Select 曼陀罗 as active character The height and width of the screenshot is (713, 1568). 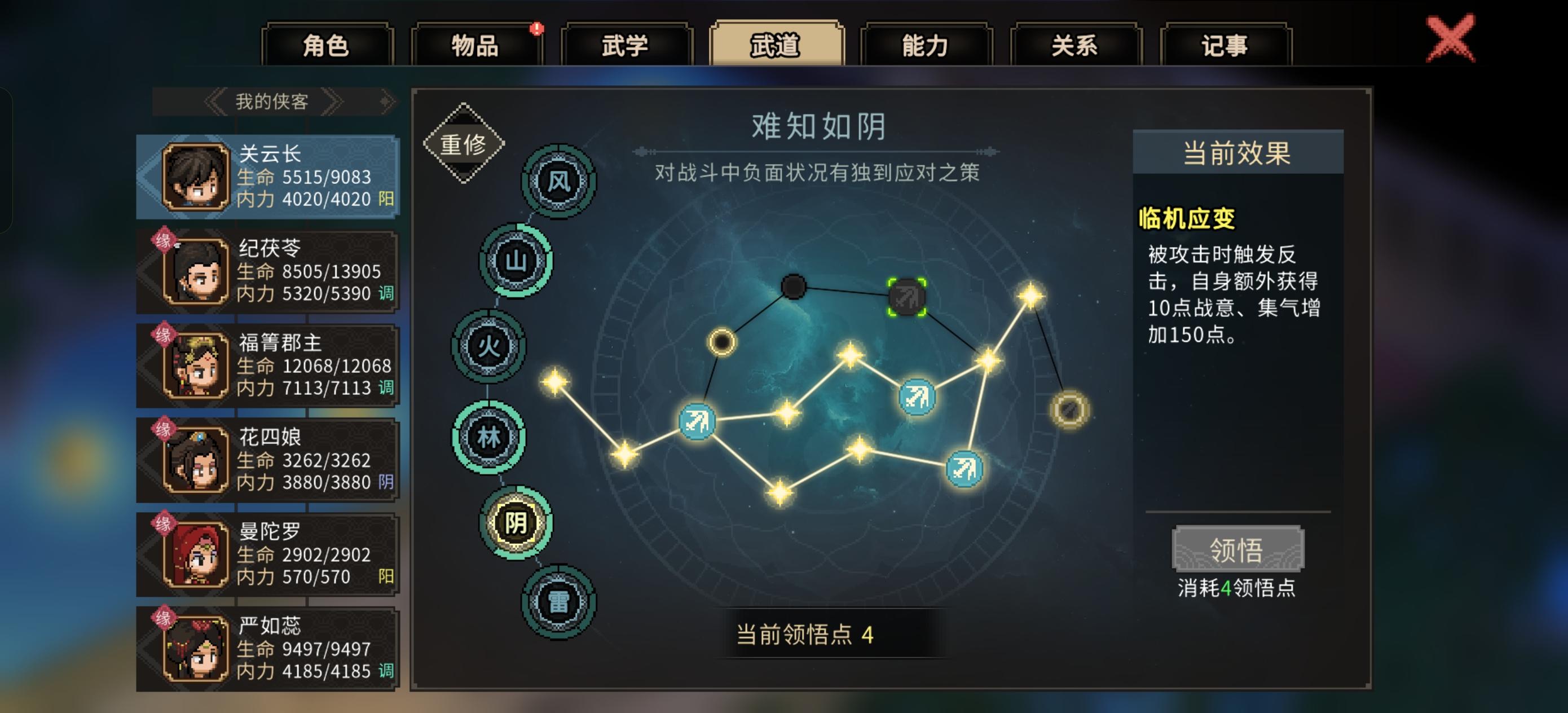coord(268,551)
